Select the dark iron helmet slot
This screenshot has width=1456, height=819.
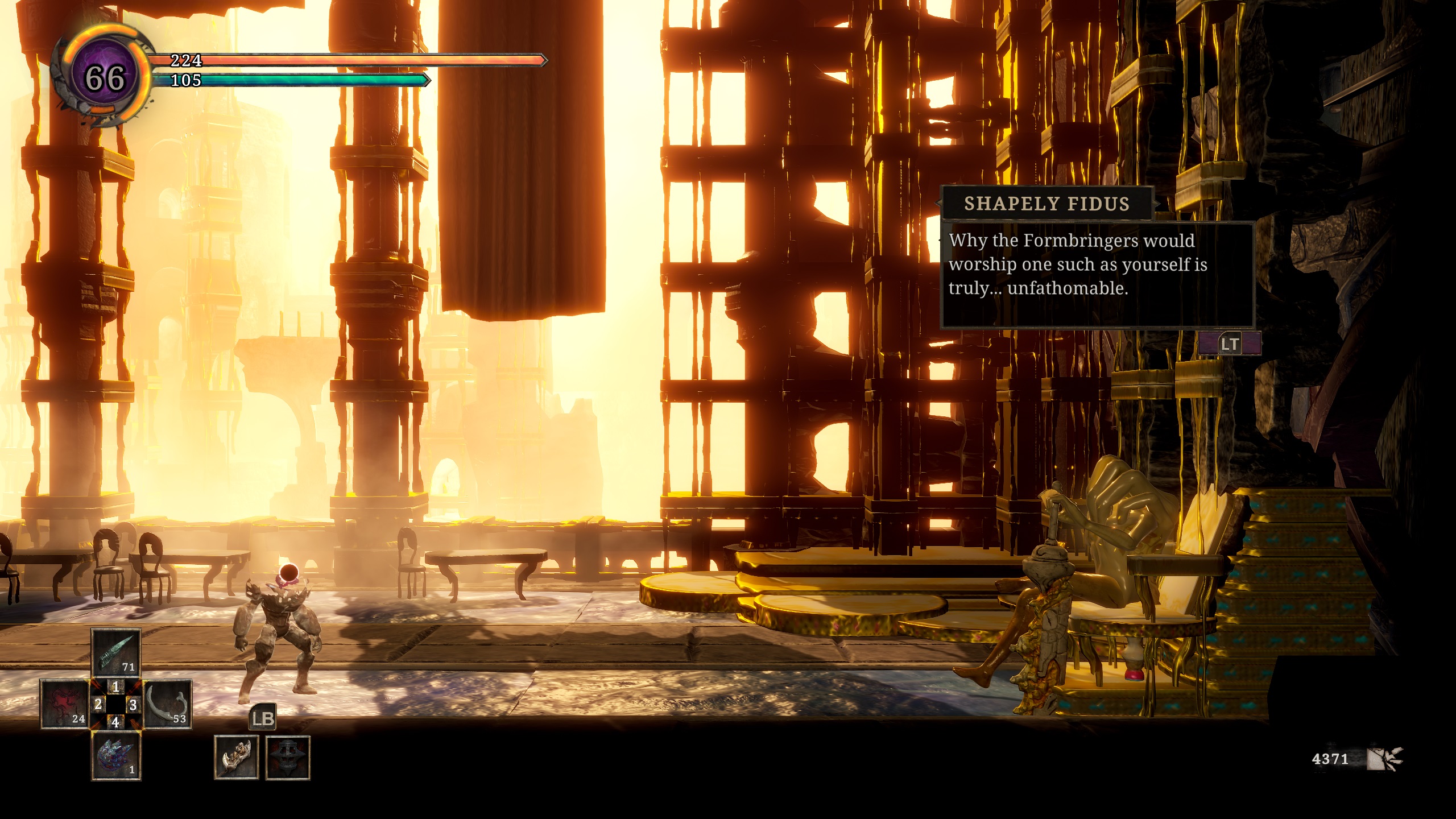[x=288, y=757]
